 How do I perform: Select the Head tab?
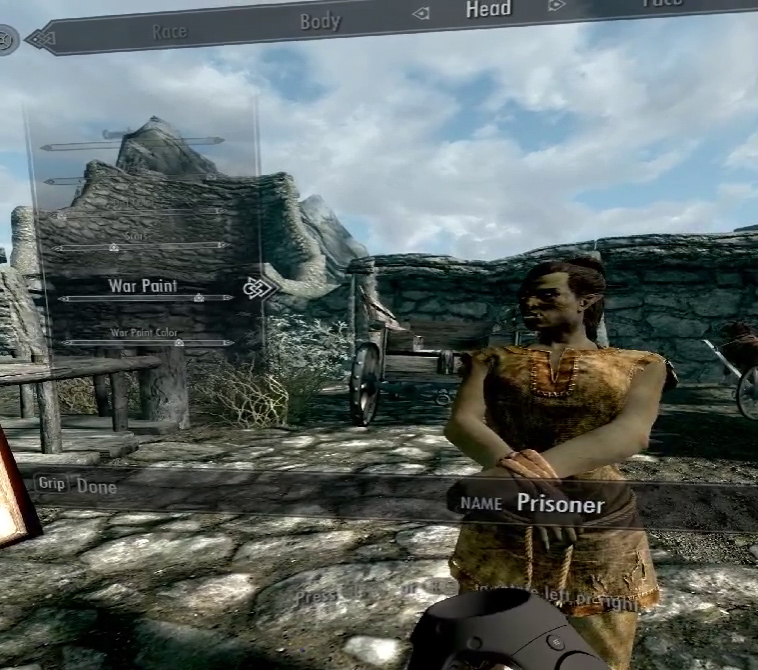click(x=488, y=10)
